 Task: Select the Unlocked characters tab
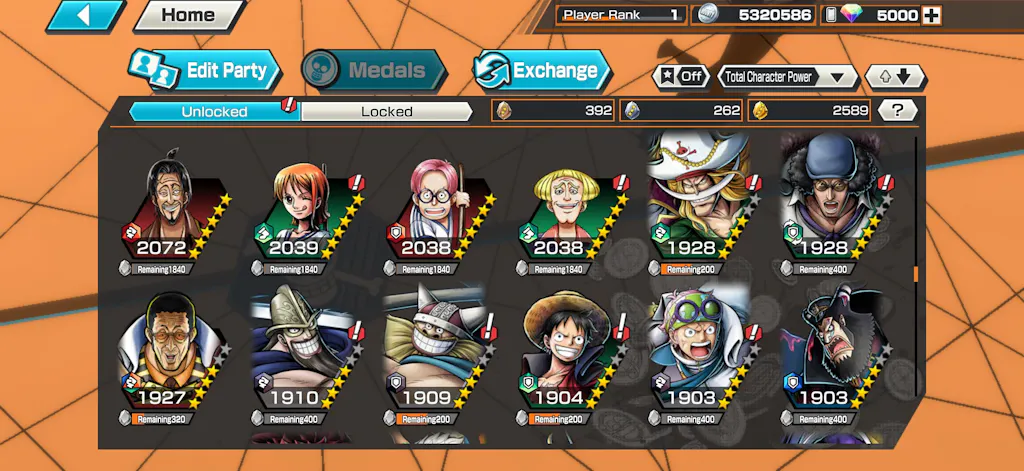214,111
